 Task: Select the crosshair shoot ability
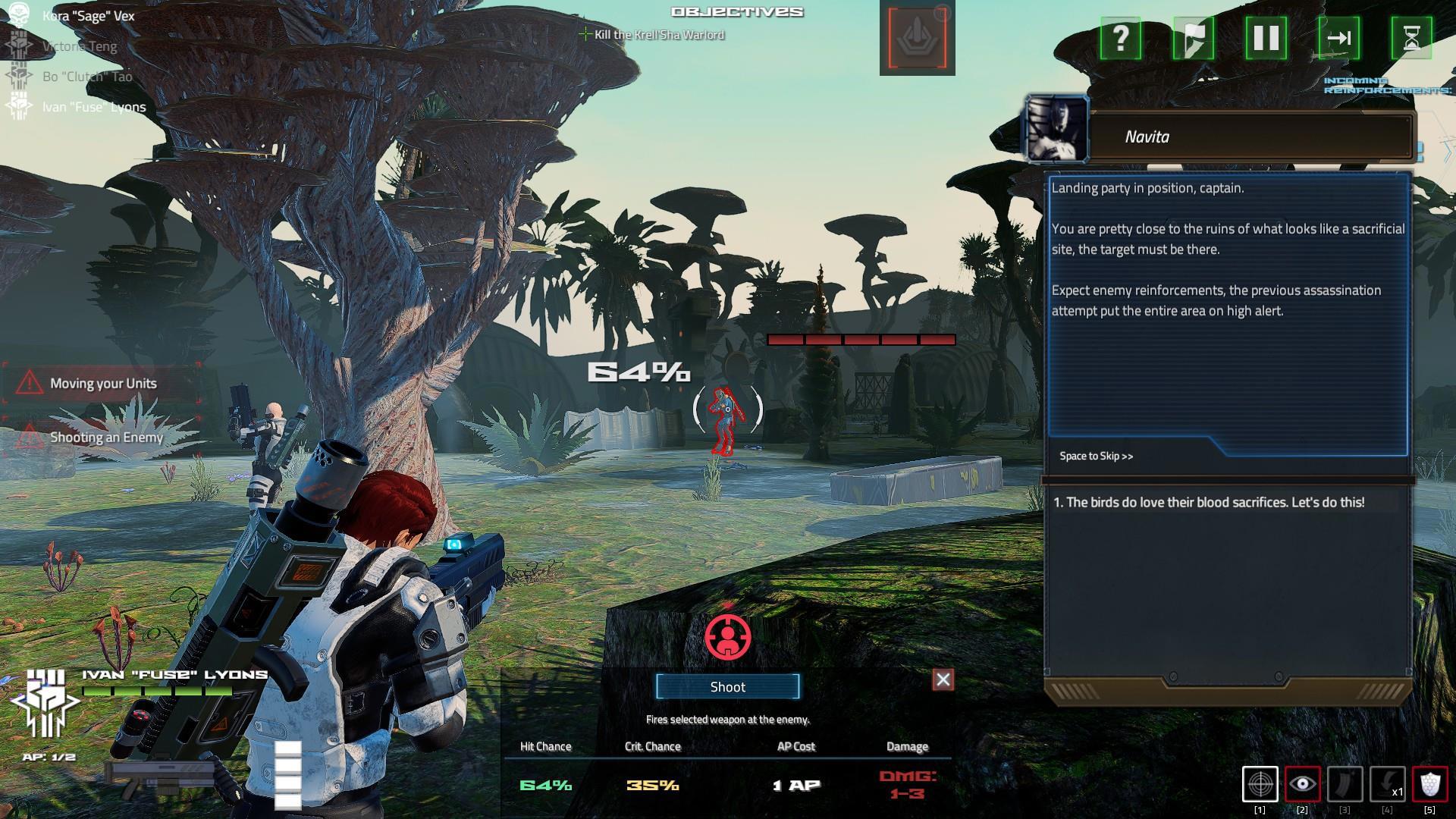[1260, 784]
